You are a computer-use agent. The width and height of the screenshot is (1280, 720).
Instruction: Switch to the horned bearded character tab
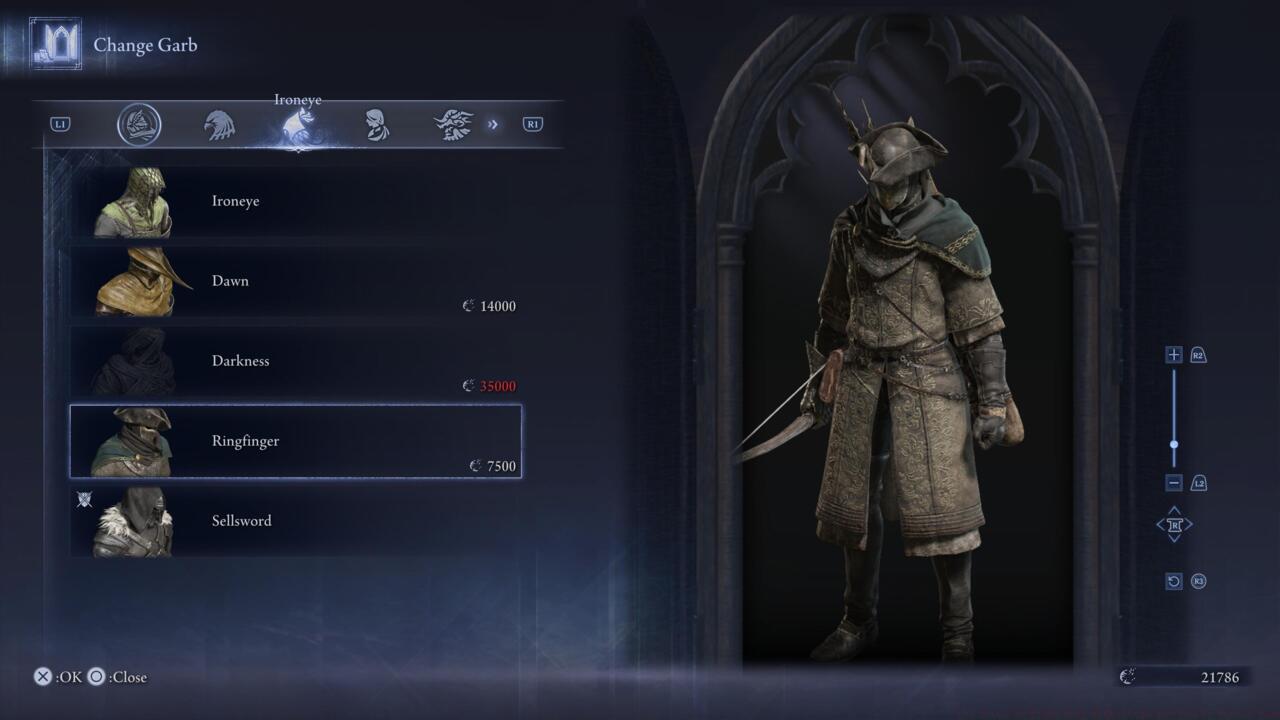453,125
